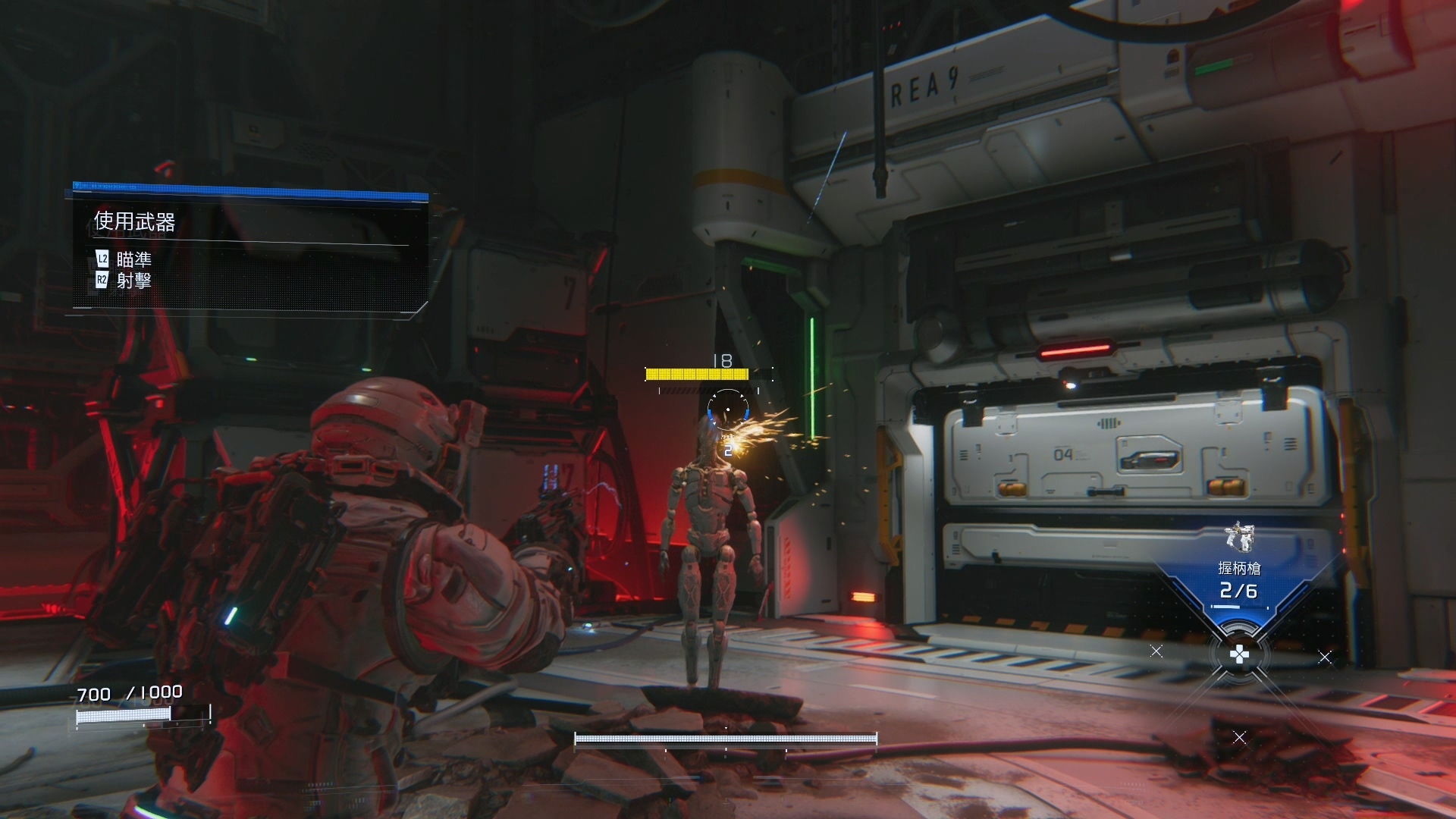
Task: Click the d-pad weapon selector hub
Action: [x=1238, y=654]
